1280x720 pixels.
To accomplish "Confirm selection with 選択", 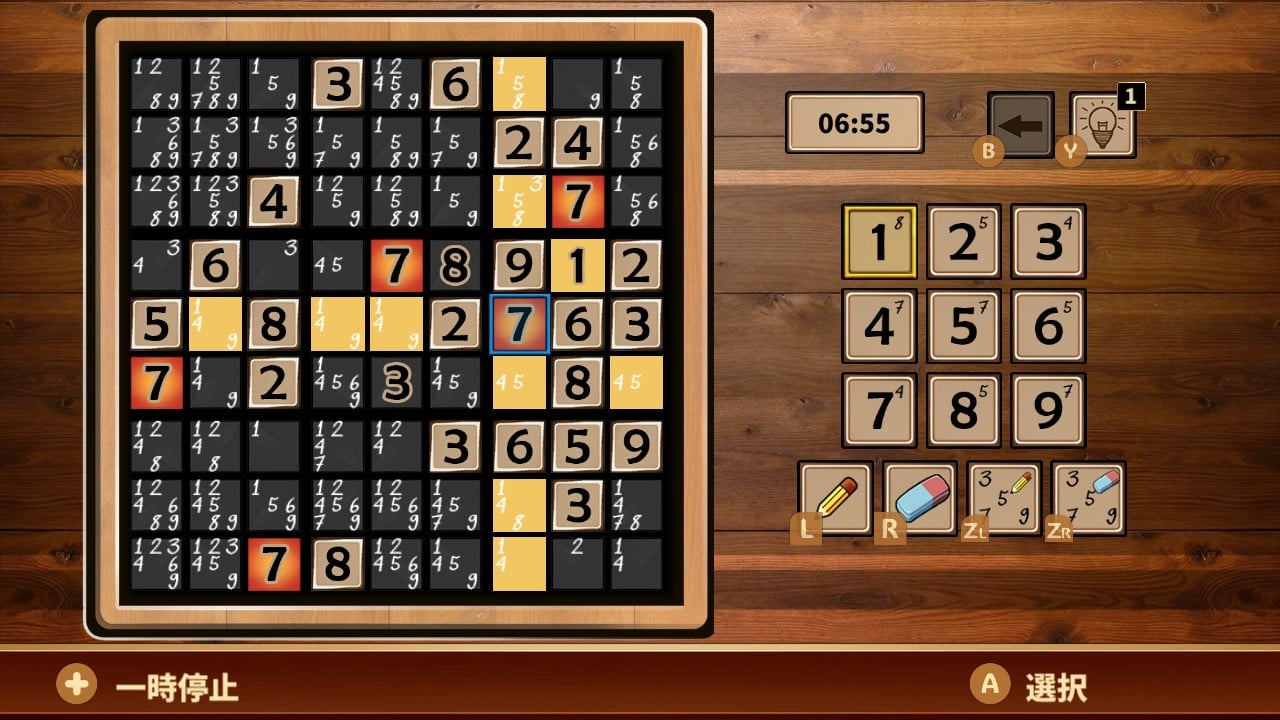I will coord(1040,687).
